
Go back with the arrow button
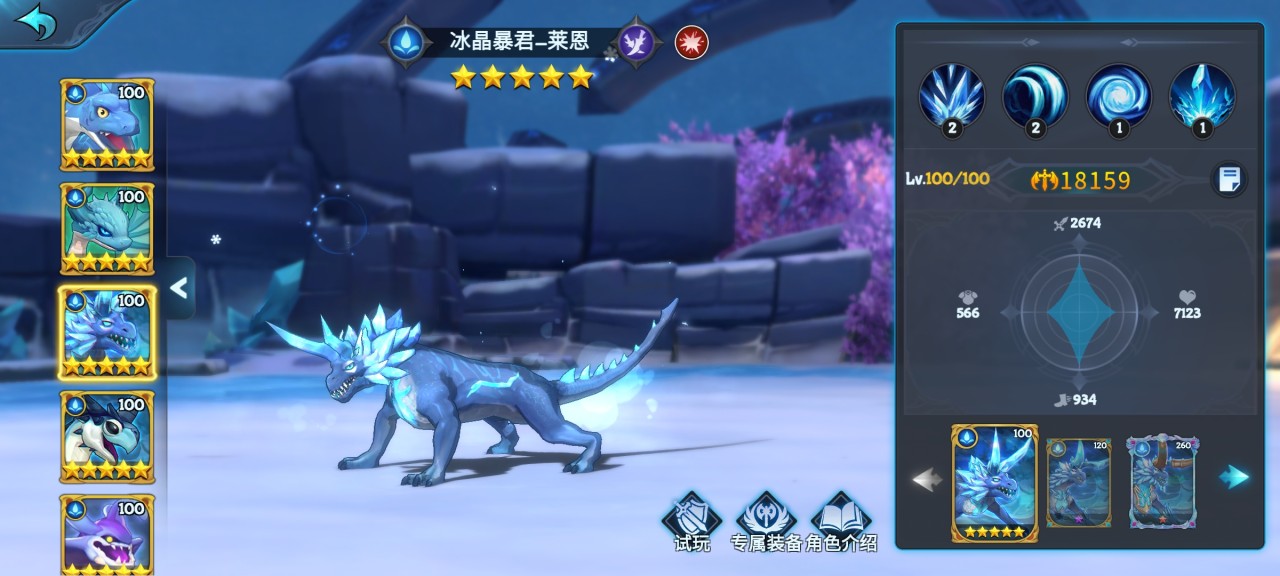tap(38, 22)
